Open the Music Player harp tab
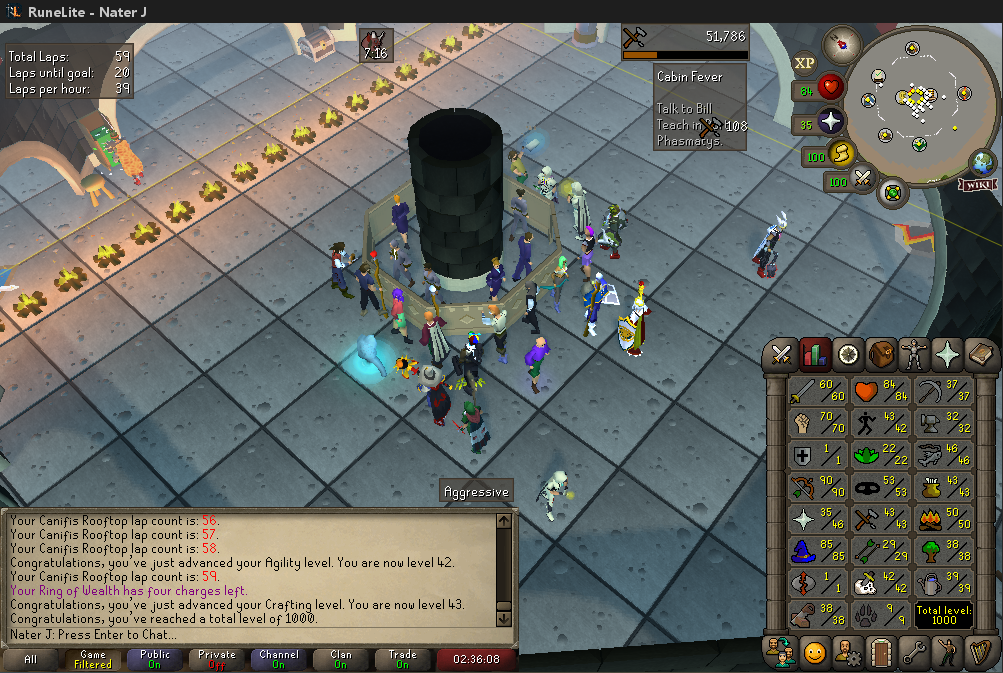The height and width of the screenshot is (673, 1003). point(979,651)
